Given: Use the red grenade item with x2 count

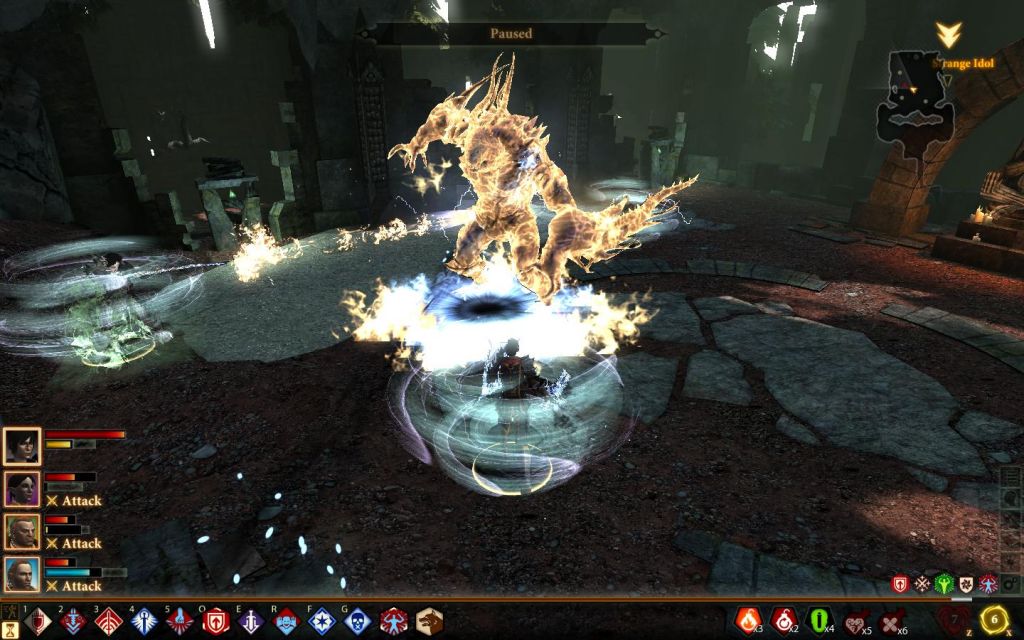Looking at the screenshot, I should click(x=784, y=621).
